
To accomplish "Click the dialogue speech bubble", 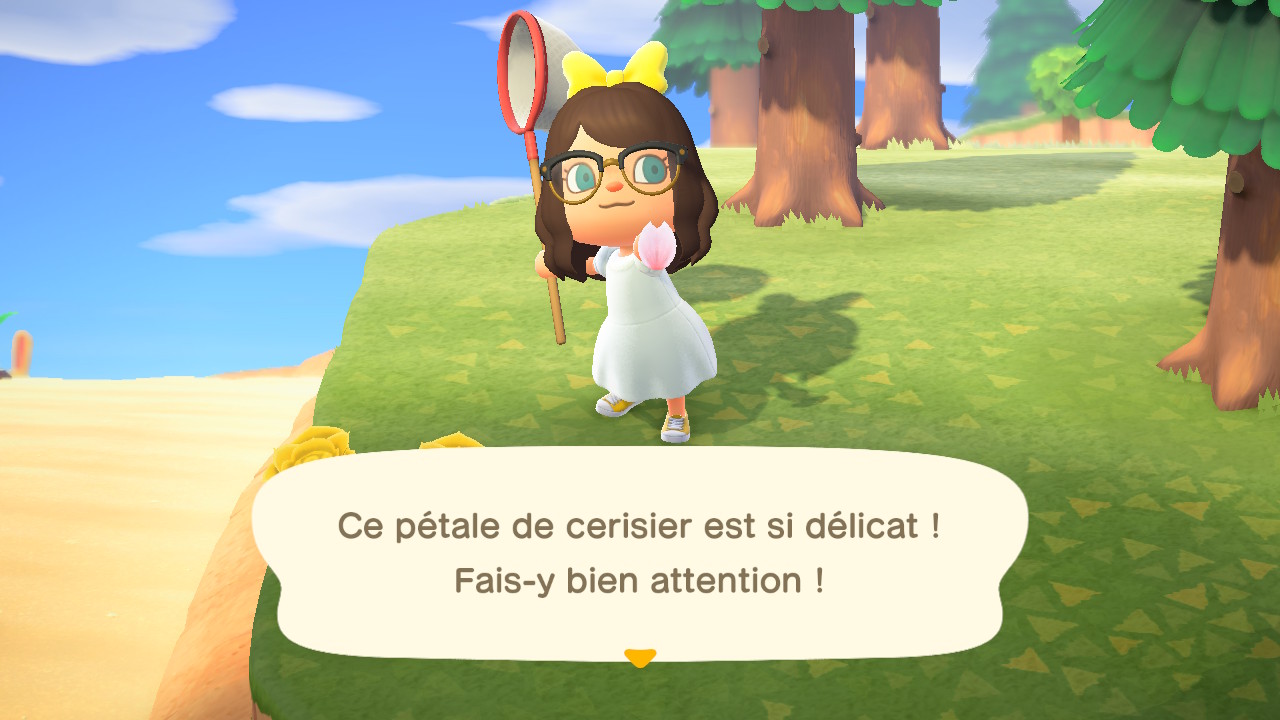I will pyautogui.click(x=640, y=550).
